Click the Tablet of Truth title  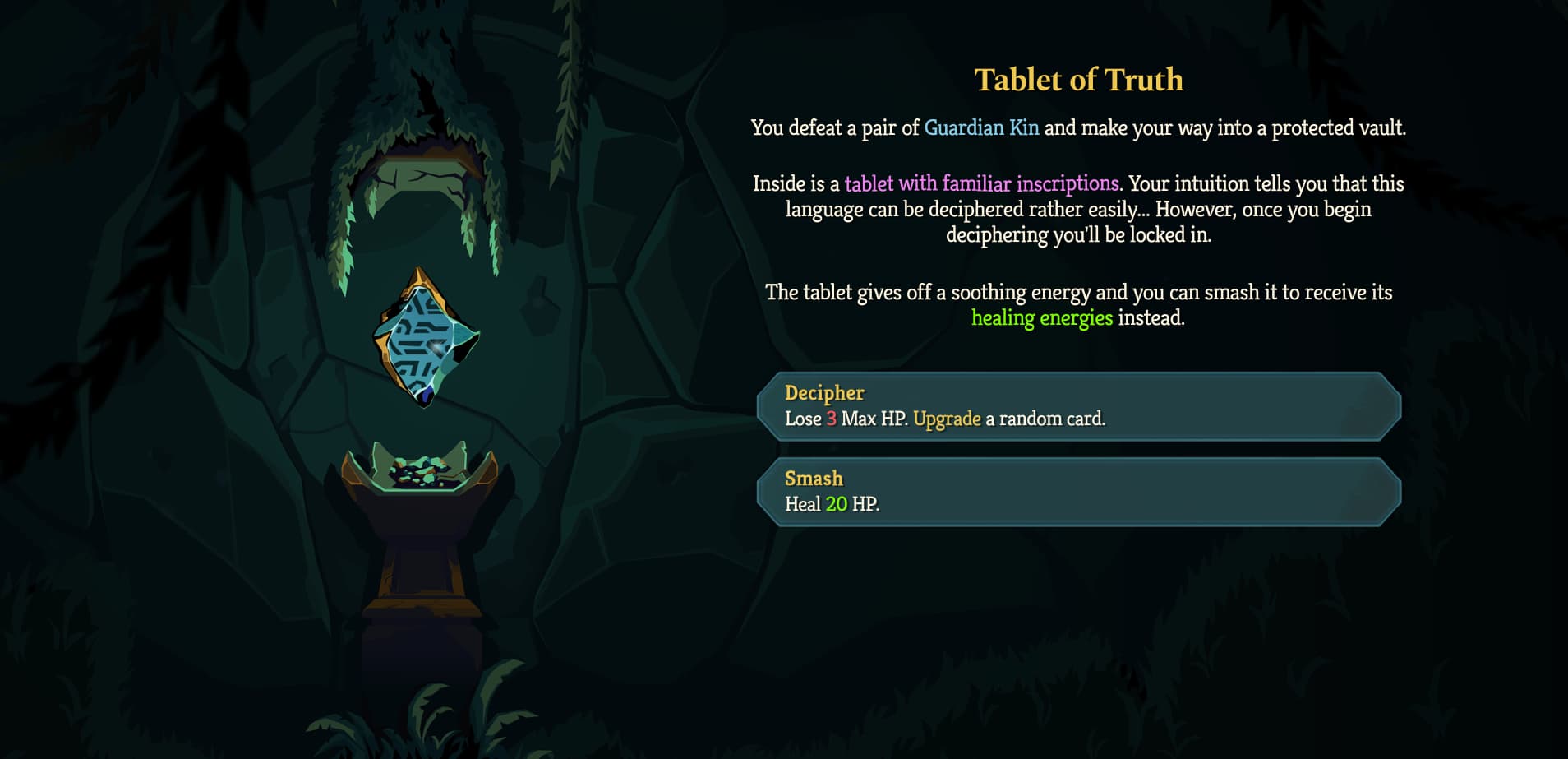point(1079,80)
